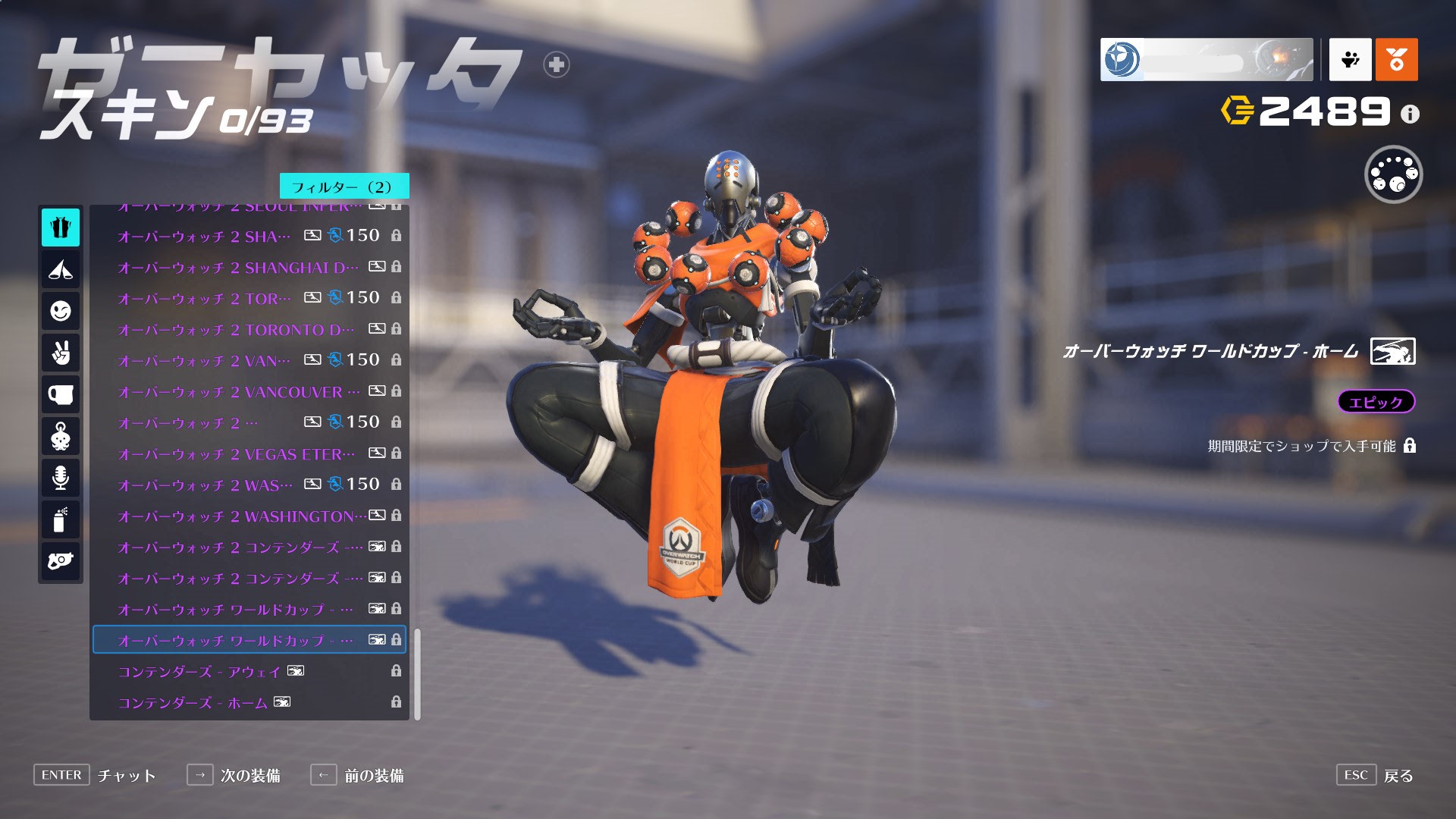
Task: Select the skins category tab
Action: pos(61,227)
